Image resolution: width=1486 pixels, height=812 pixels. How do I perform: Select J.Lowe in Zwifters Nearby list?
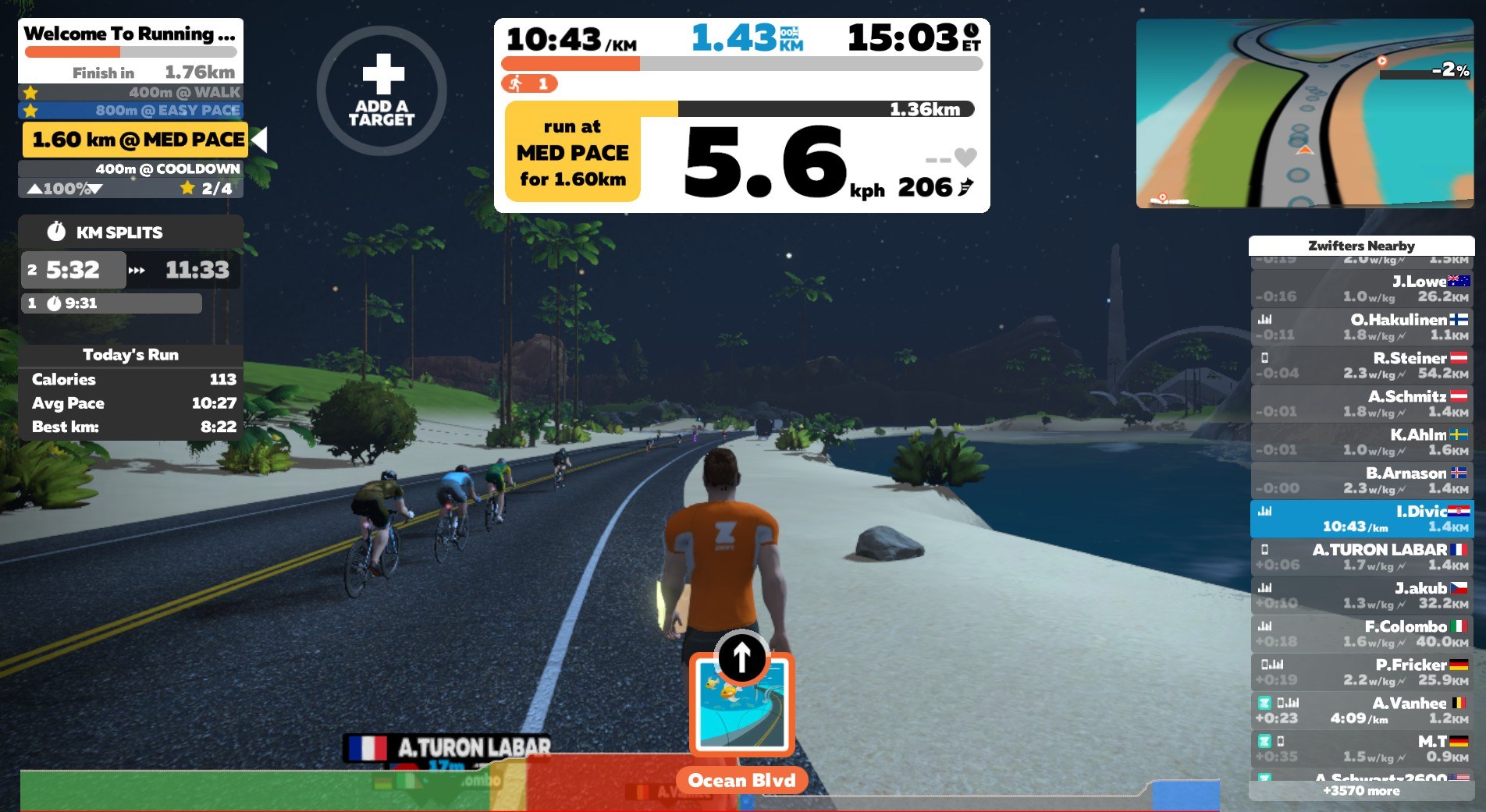[x=1362, y=289]
